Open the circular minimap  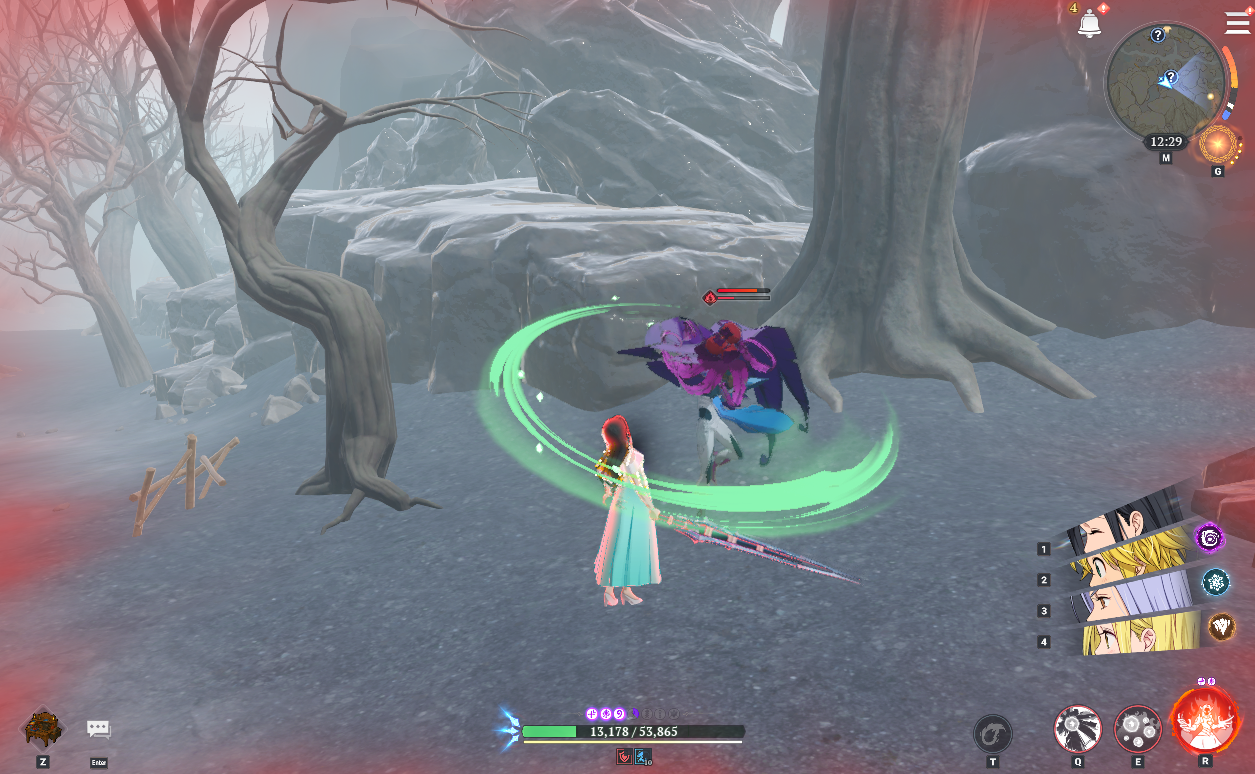pyautogui.click(x=1165, y=77)
